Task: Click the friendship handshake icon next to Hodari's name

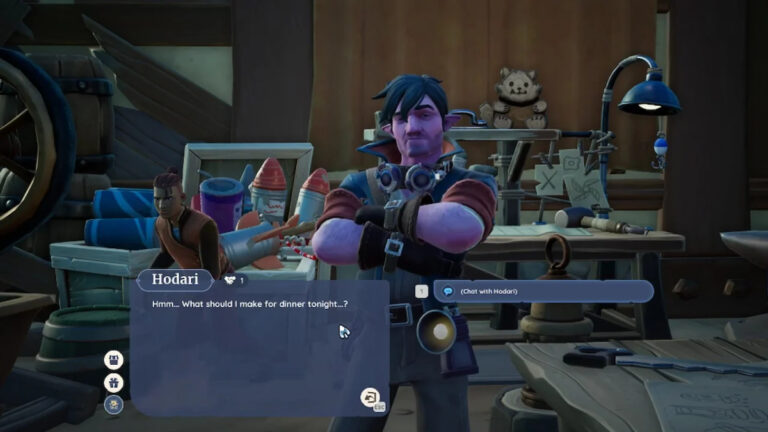Action: coord(228,280)
